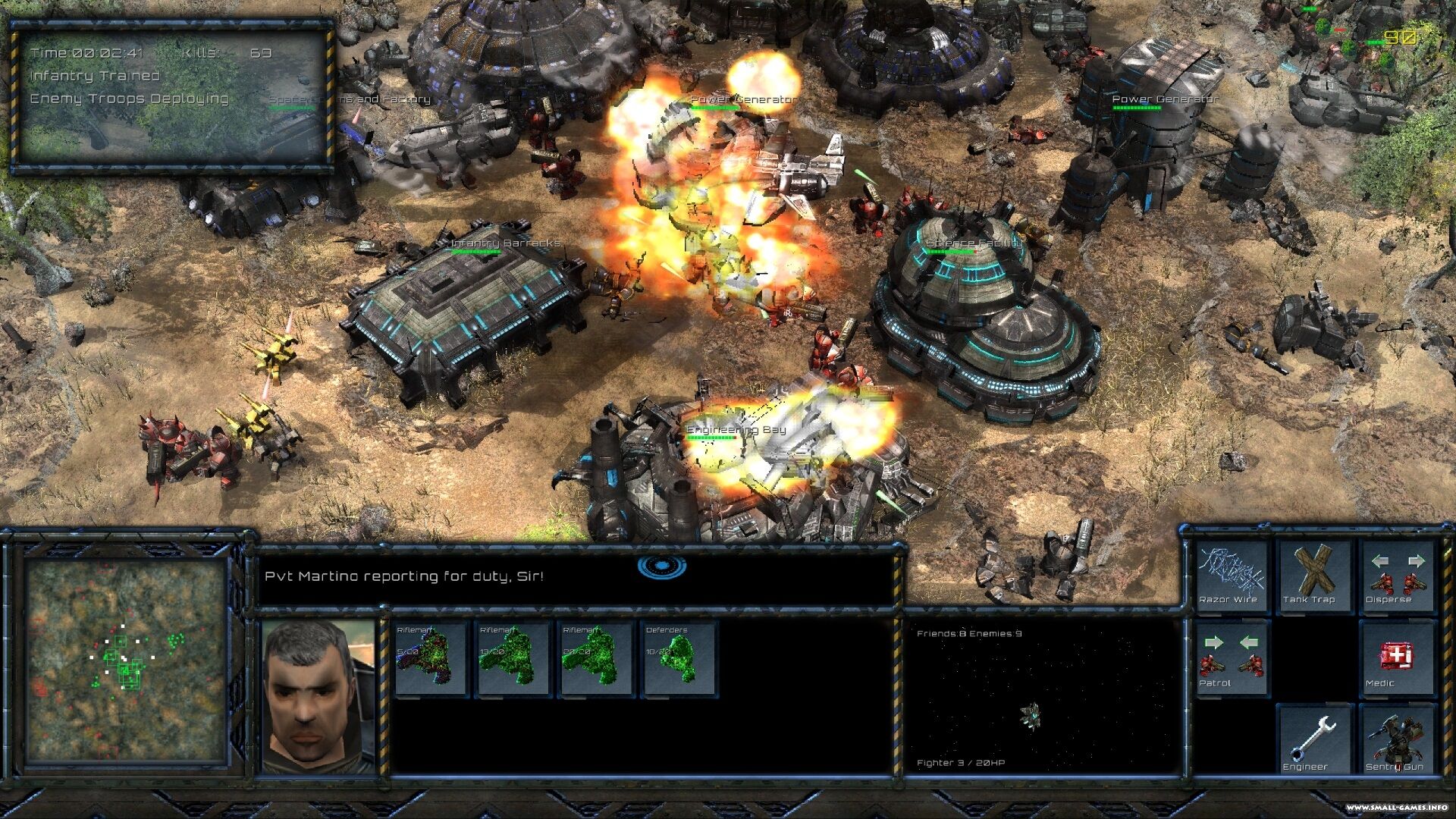Choose the full-strength 20/20 Rifleman squad
This screenshot has height=819, width=1456.
(x=596, y=658)
